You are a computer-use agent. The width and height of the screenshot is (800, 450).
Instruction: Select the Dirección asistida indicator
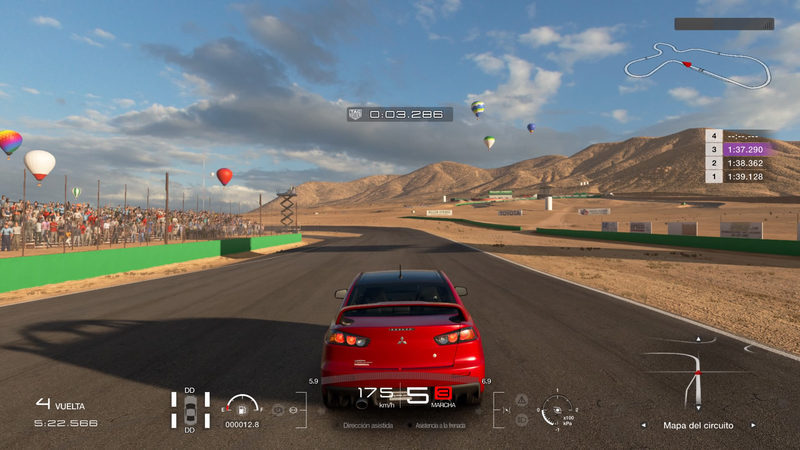(368, 425)
